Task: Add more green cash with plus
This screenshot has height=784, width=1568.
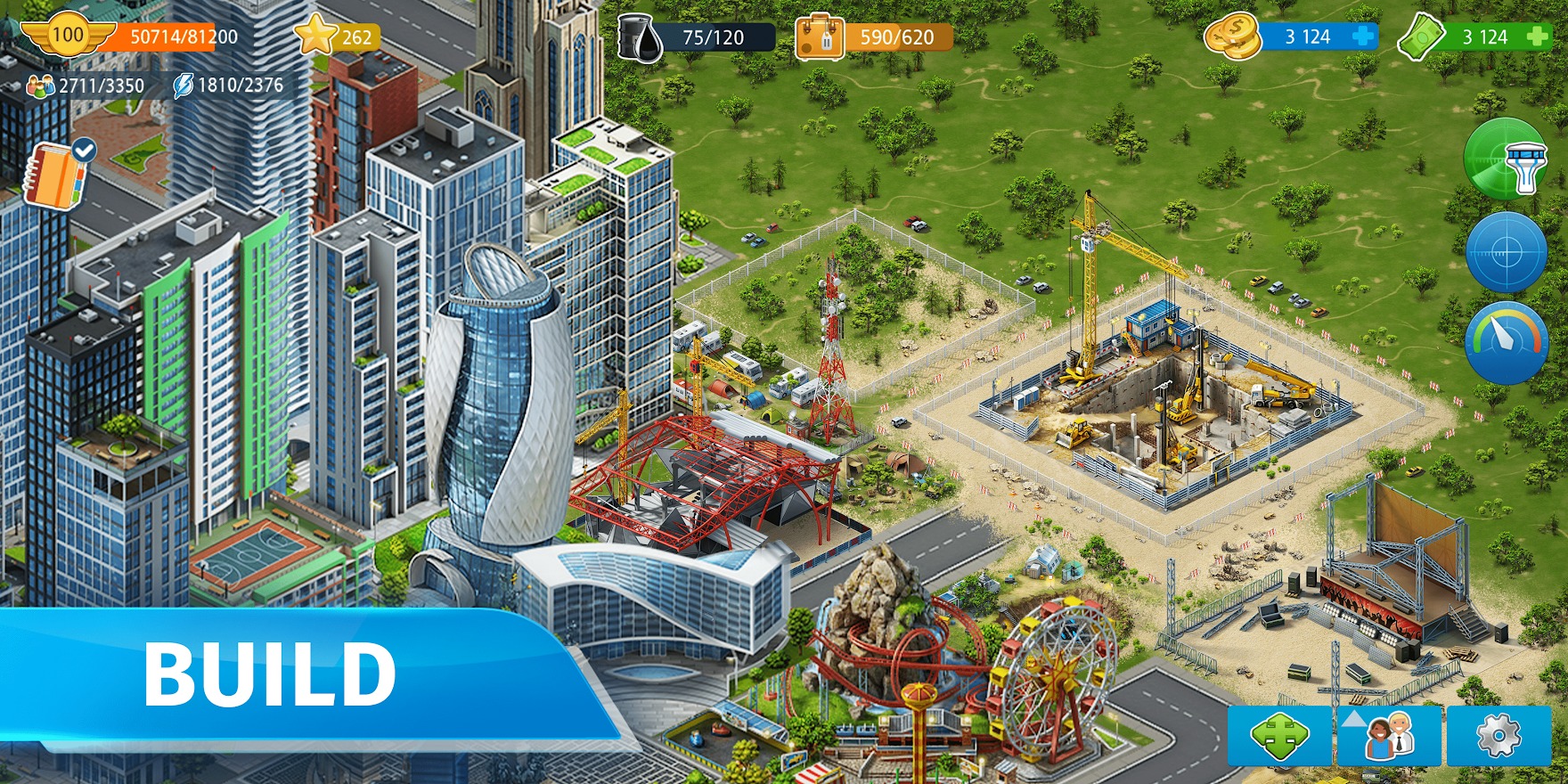Action: click(x=1538, y=37)
